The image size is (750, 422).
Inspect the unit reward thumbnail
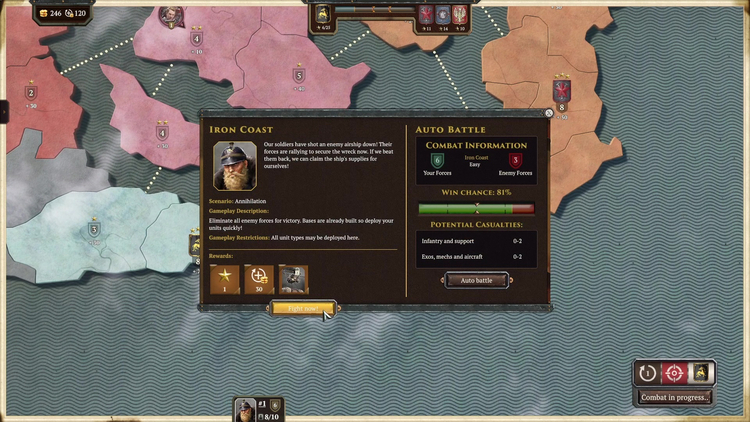294,279
